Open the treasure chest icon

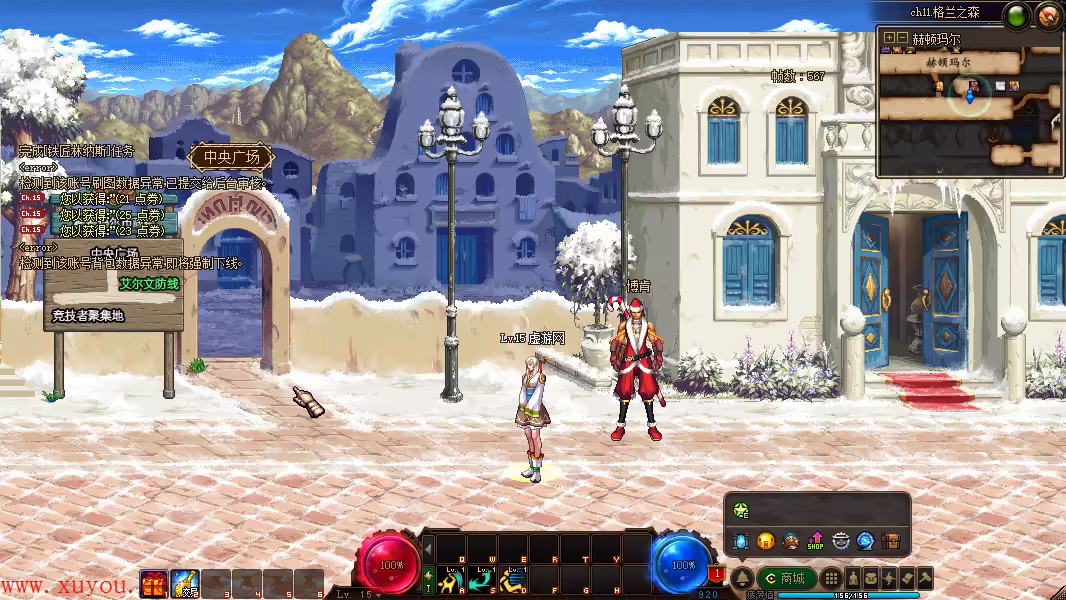tap(890, 541)
